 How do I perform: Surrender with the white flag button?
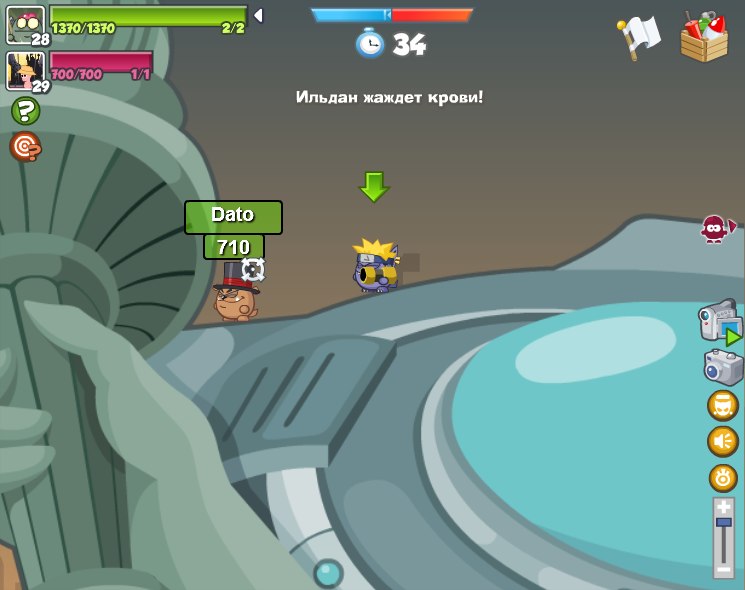639,37
